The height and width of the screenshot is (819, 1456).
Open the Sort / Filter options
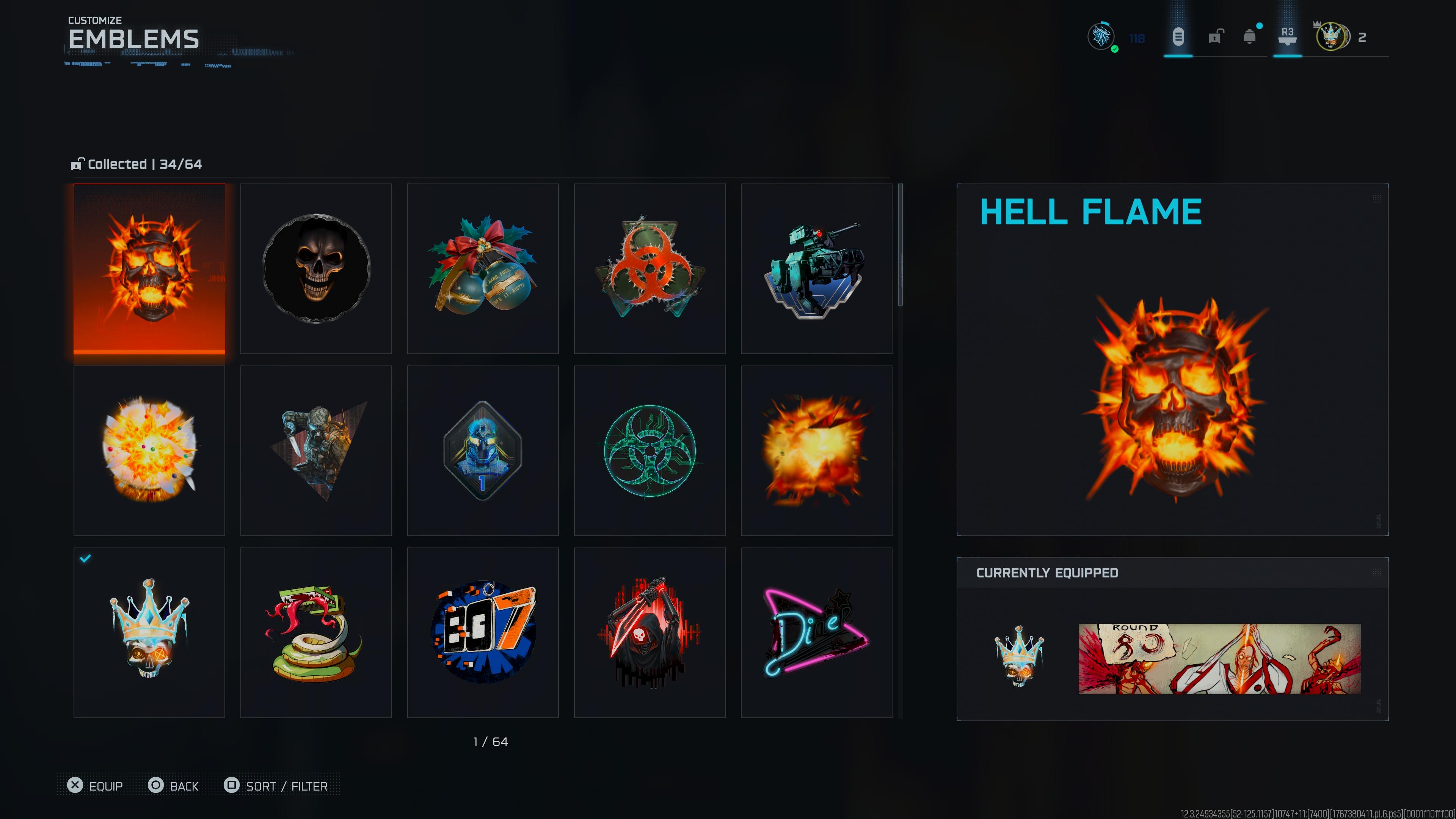(x=276, y=786)
